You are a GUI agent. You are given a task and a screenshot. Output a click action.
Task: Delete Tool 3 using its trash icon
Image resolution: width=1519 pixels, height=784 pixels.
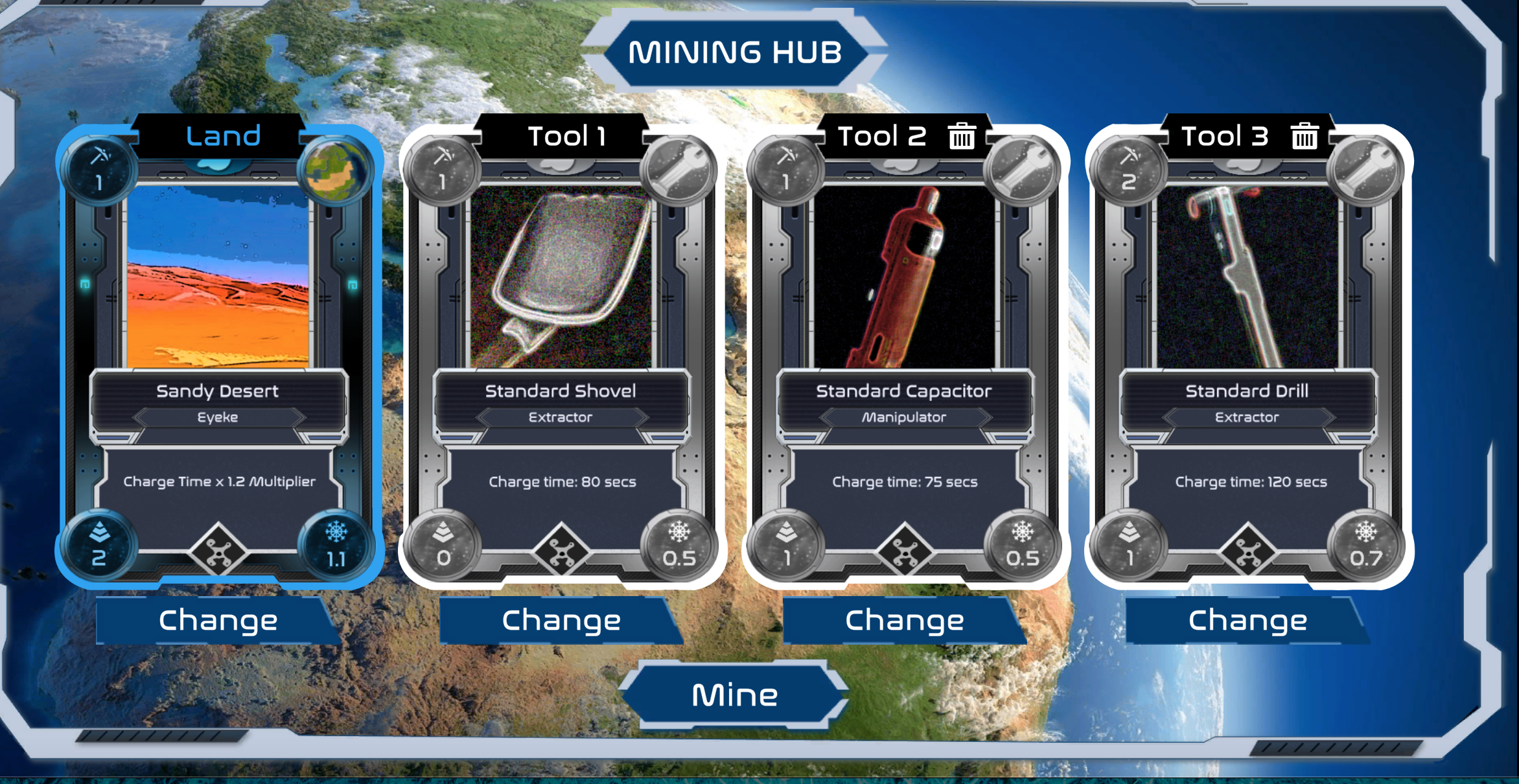coord(1304,137)
